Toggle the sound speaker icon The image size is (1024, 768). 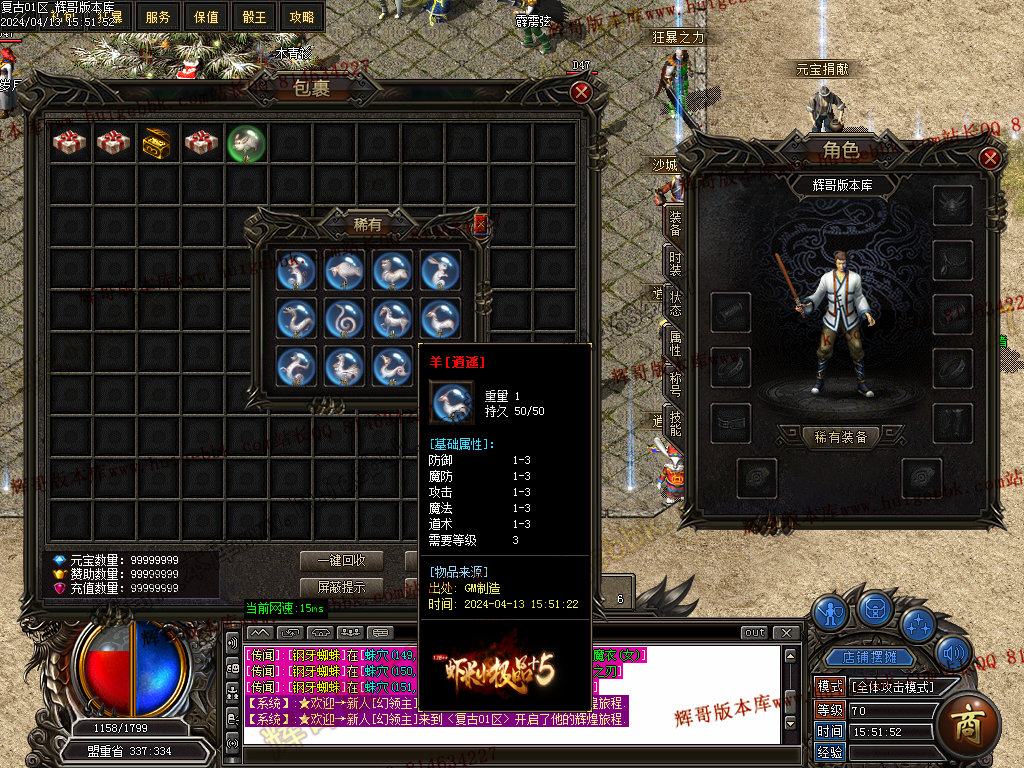[x=953, y=655]
